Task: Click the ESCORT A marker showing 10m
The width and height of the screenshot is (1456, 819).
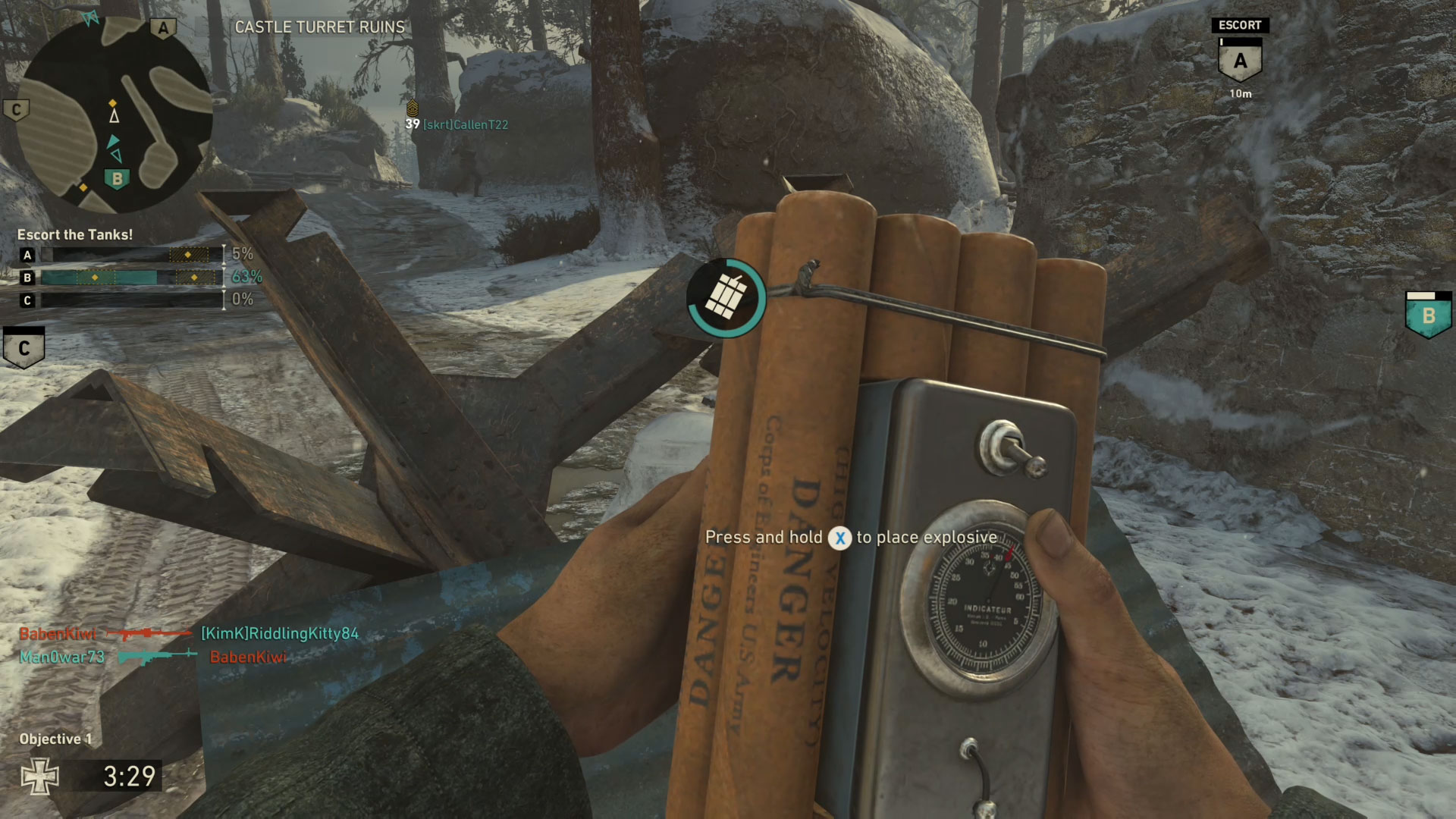Action: coord(1240,60)
